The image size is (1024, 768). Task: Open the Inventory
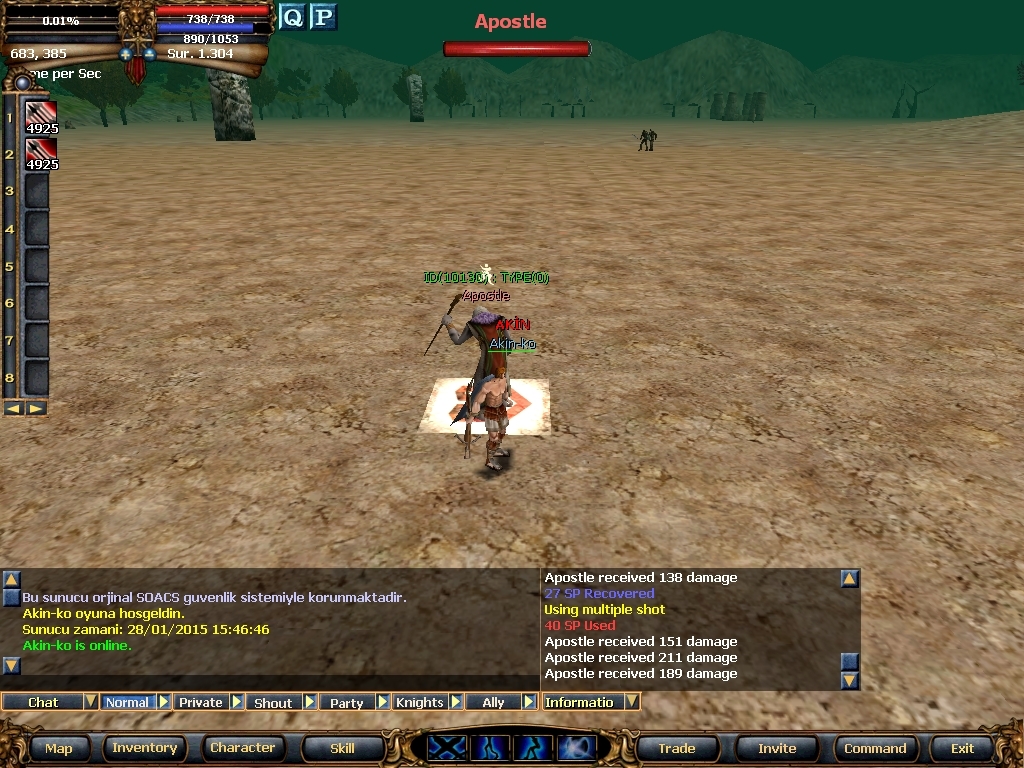[x=144, y=748]
